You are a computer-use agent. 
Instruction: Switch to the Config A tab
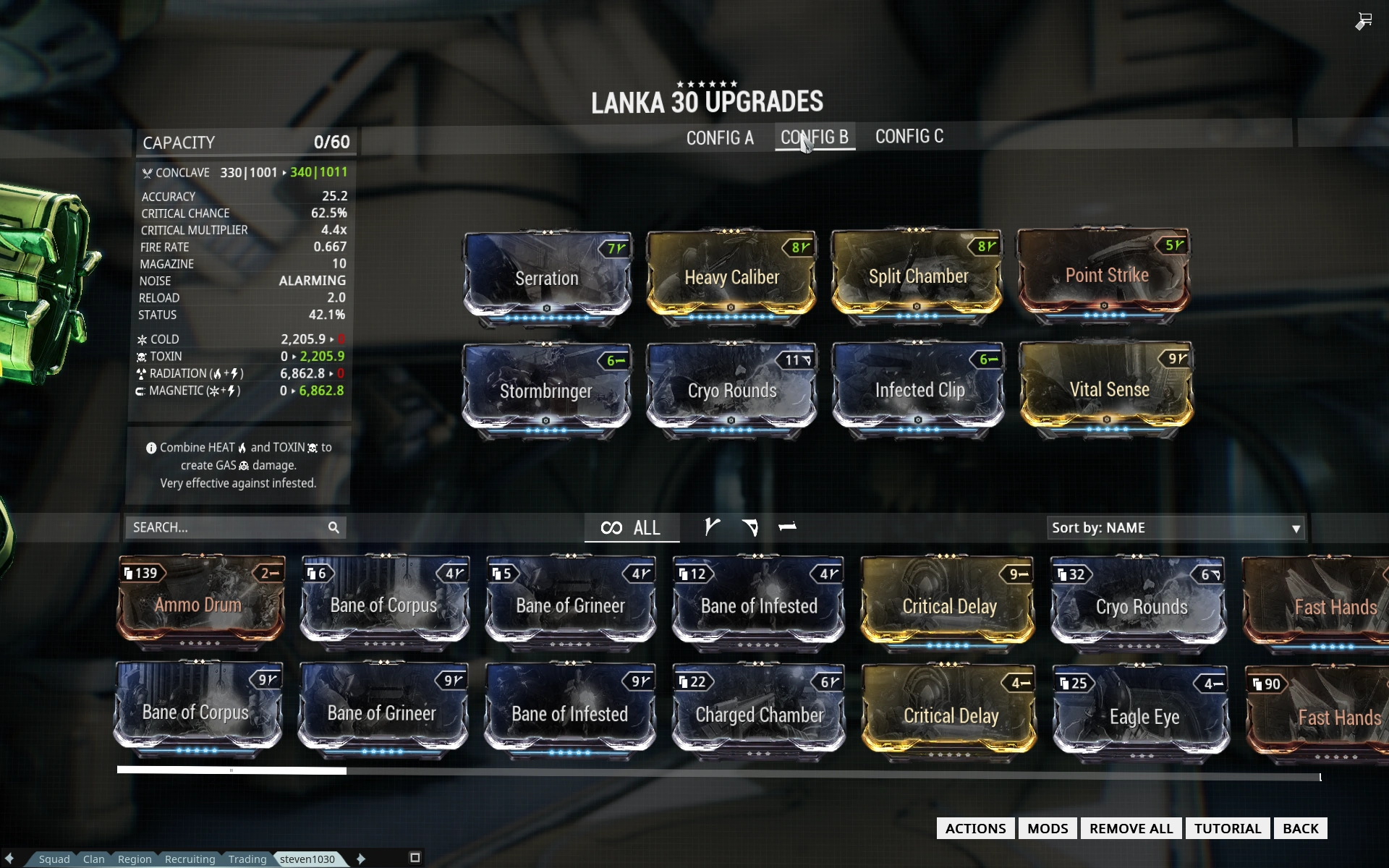pos(719,137)
